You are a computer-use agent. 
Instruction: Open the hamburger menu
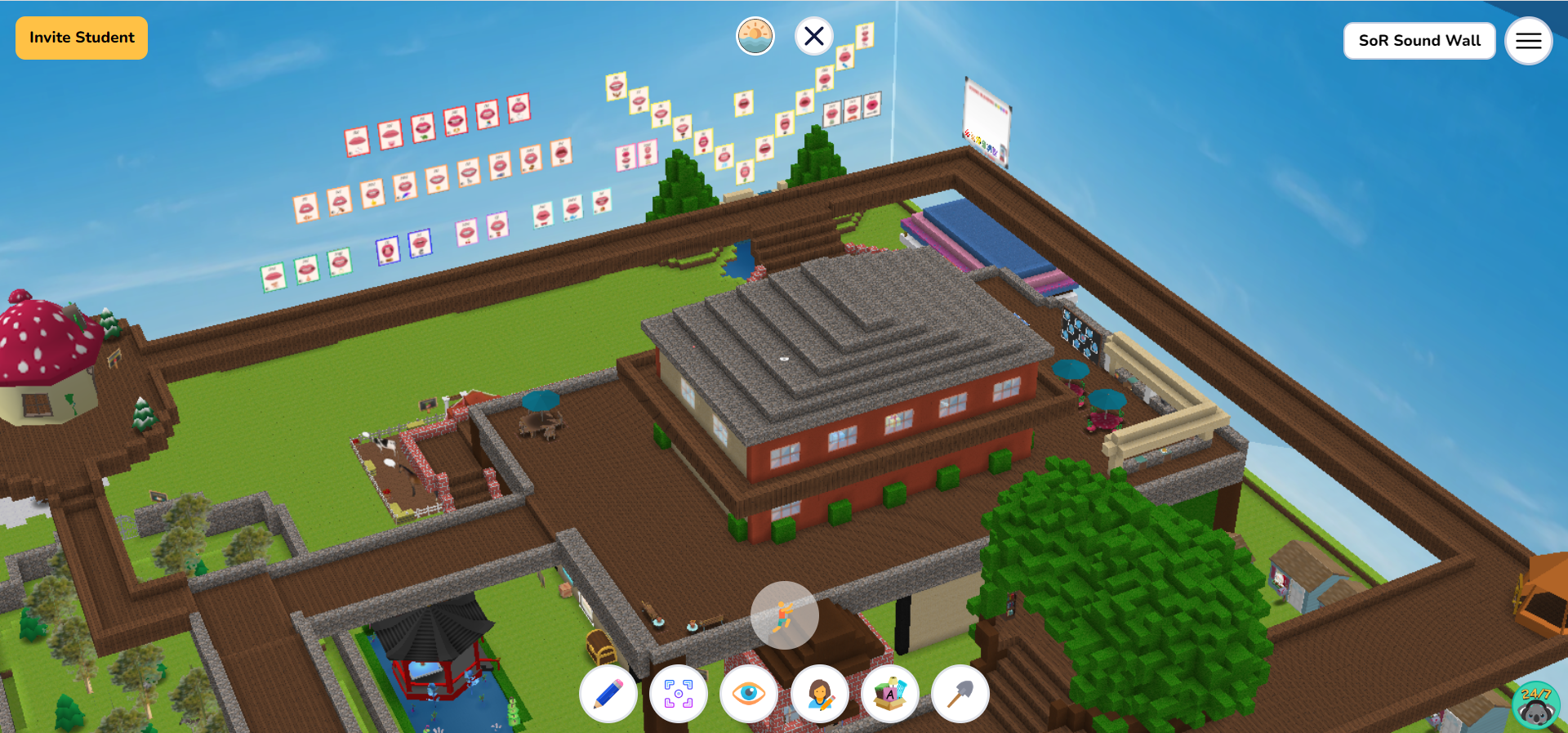[1528, 40]
